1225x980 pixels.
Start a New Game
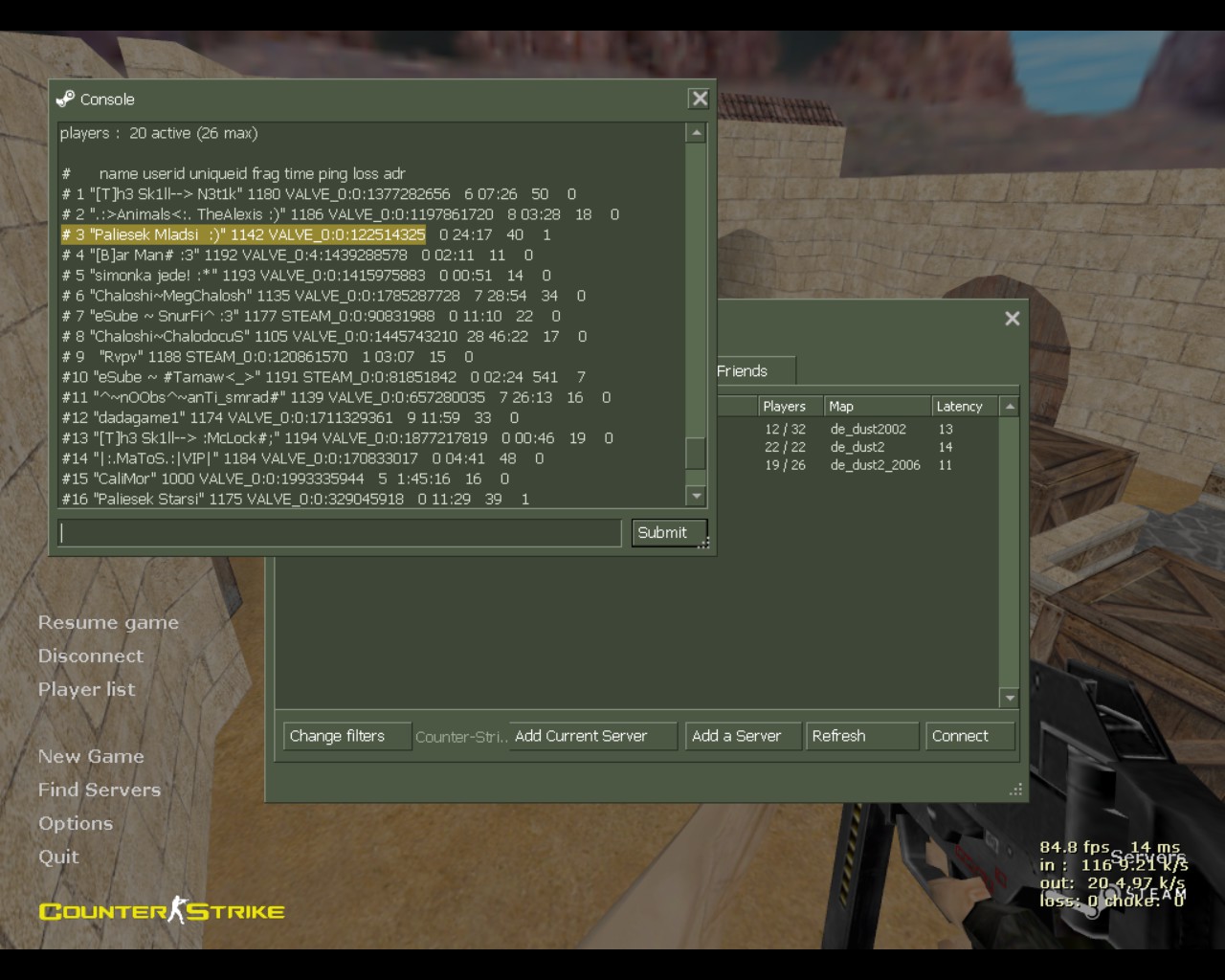[91, 757]
